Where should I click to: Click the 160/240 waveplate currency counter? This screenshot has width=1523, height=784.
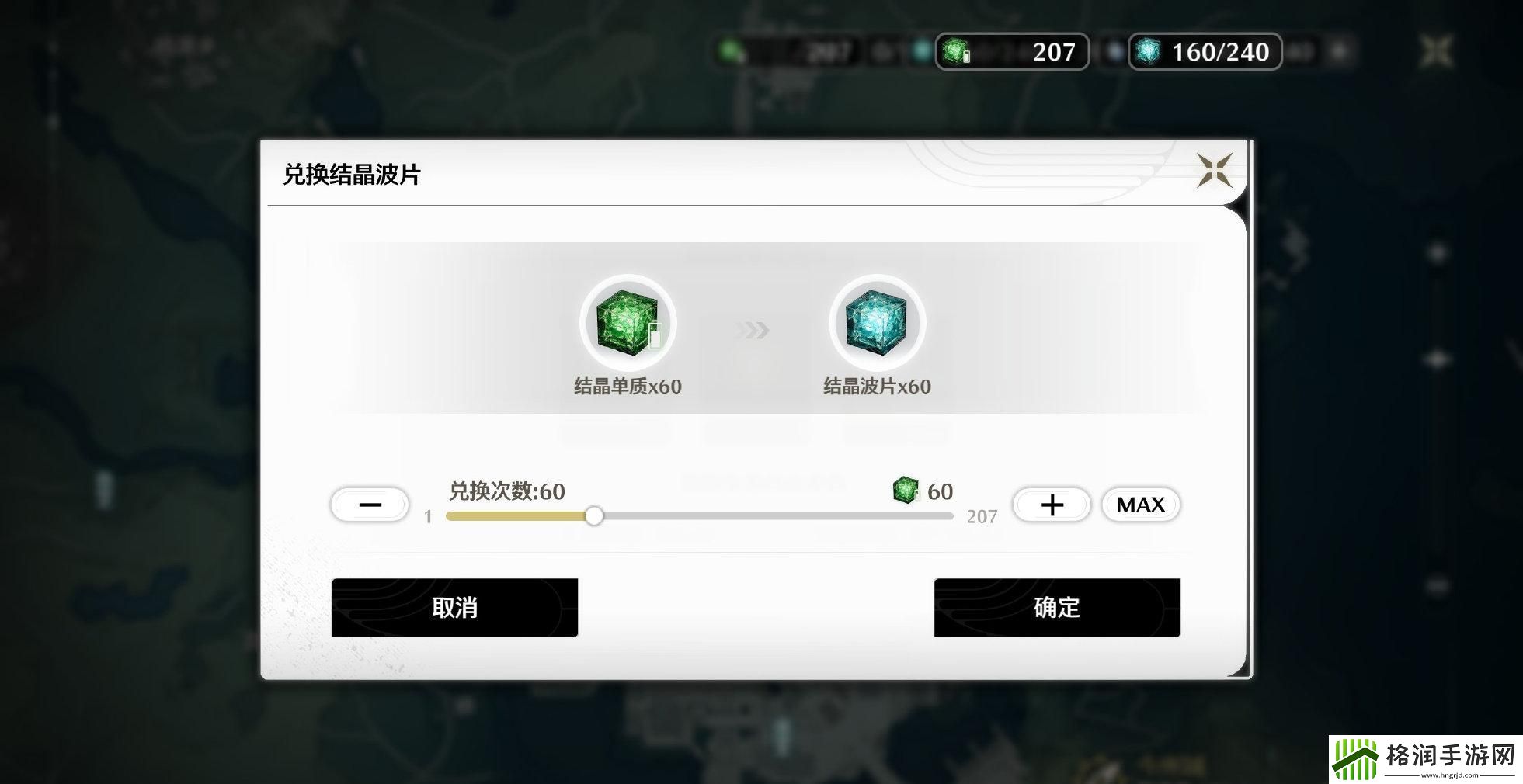pyautogui.click(x=1205, y=53)
